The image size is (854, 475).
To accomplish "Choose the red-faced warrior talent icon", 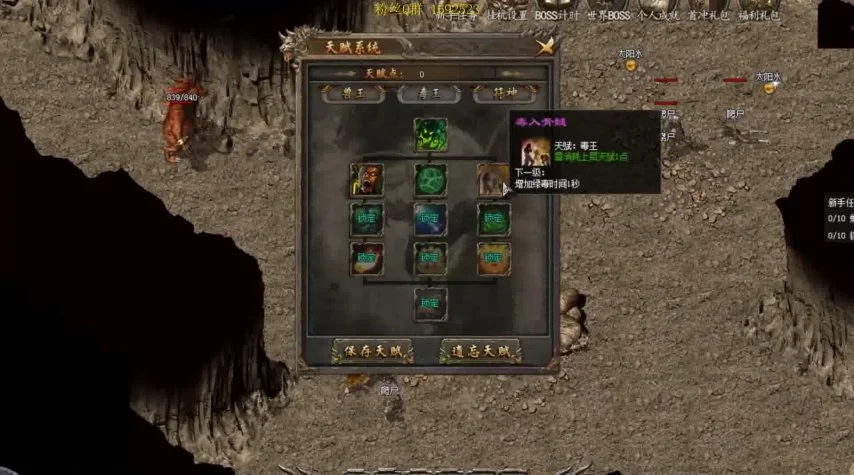I will click(x=367, y=180).
